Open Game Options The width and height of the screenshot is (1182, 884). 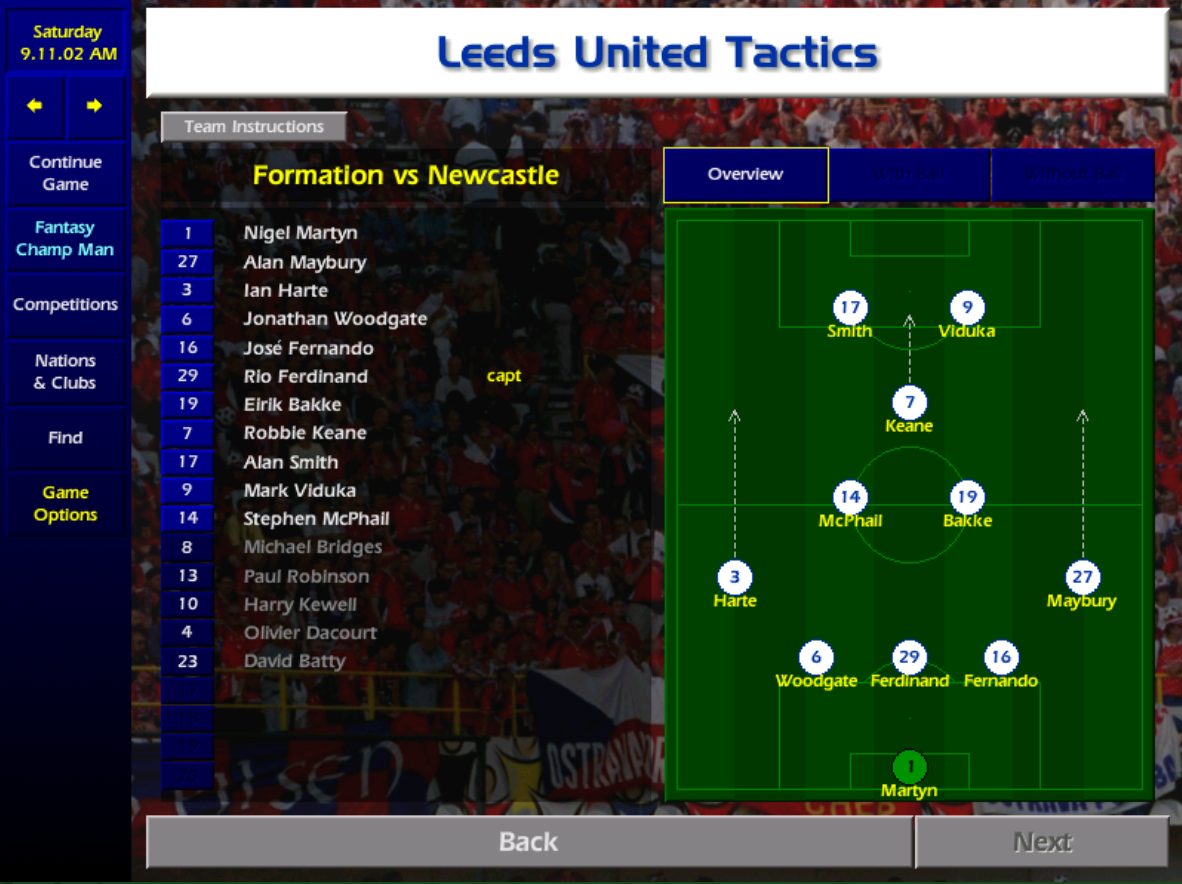pos(65,504)
